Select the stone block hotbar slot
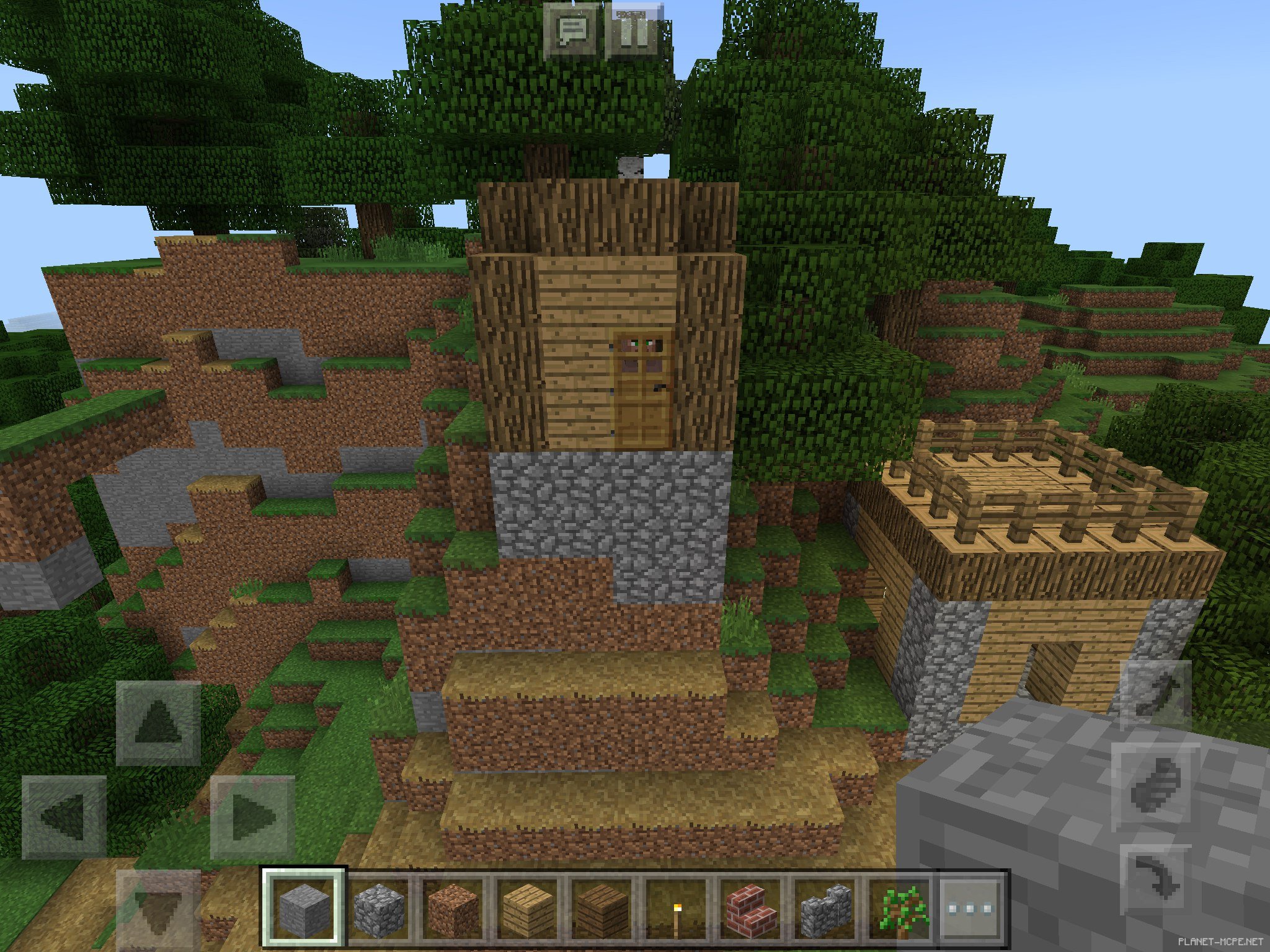Screen dimensions: 1270x952 [x=303, y=910]
